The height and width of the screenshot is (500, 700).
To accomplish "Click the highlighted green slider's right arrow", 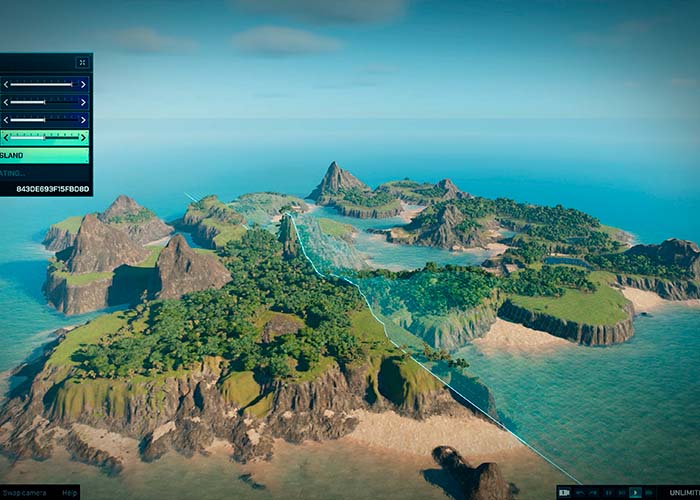I will [83, 137].
